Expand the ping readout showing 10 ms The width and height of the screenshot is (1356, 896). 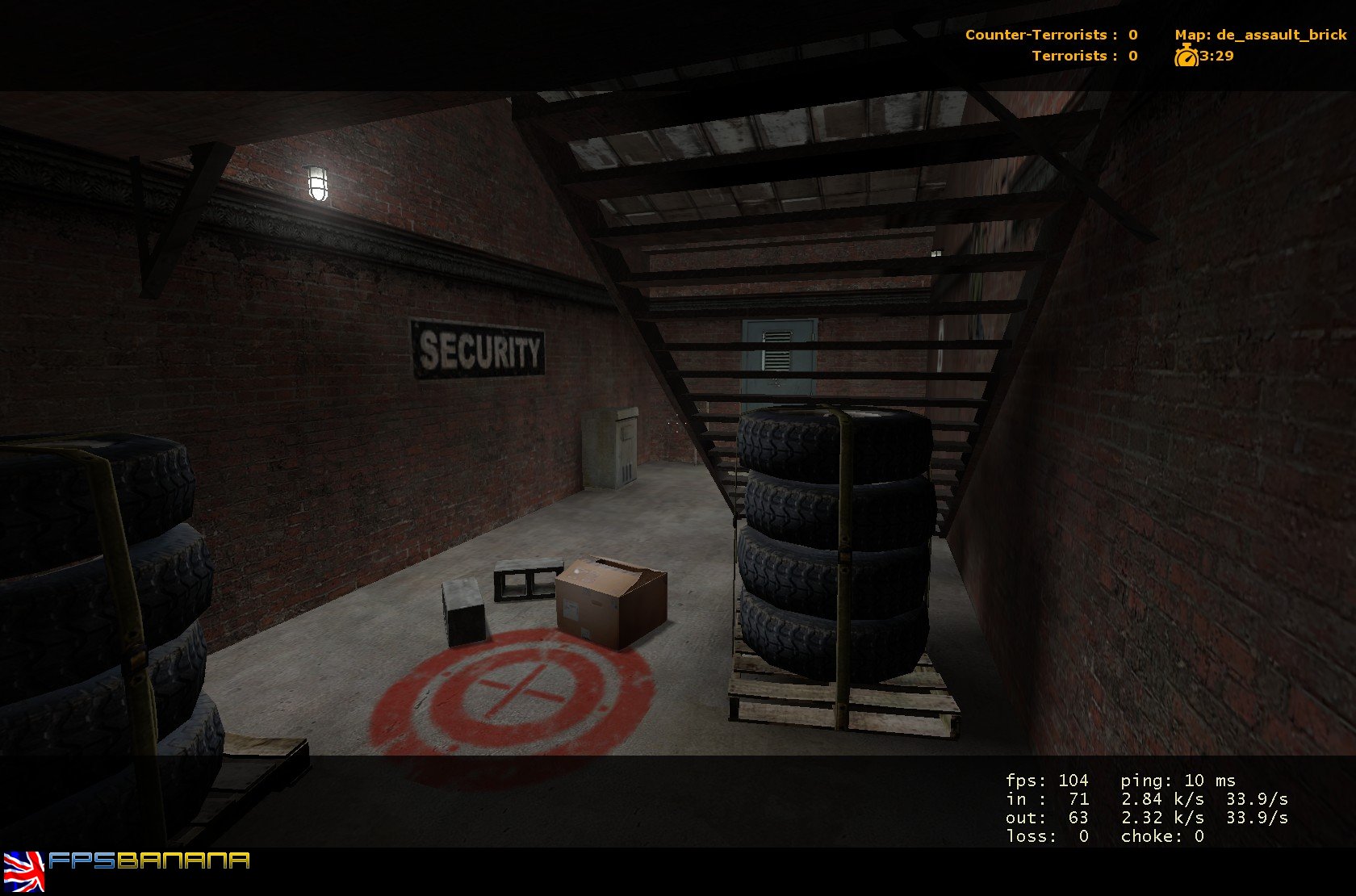pyautogui.click(x=1175, y=781)
